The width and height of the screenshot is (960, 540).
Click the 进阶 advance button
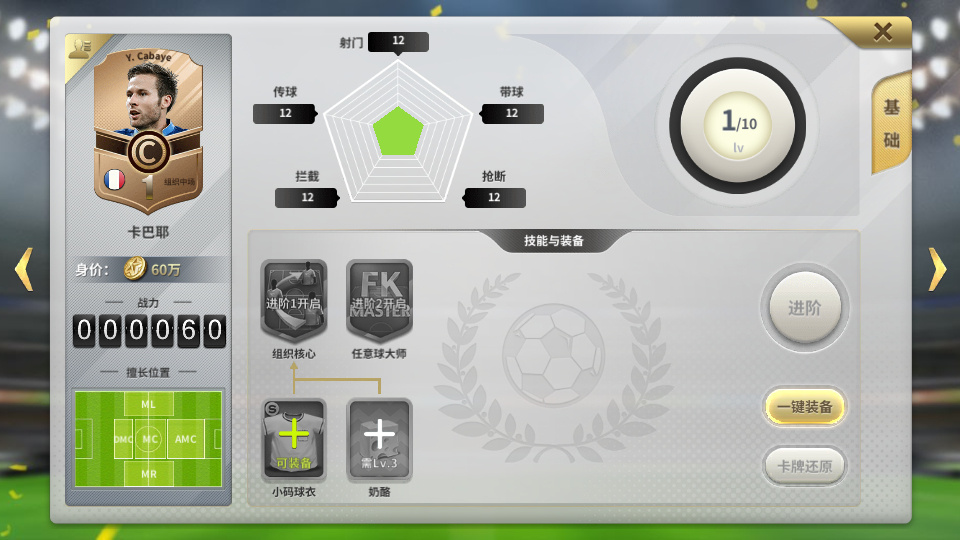pos(804,308)
